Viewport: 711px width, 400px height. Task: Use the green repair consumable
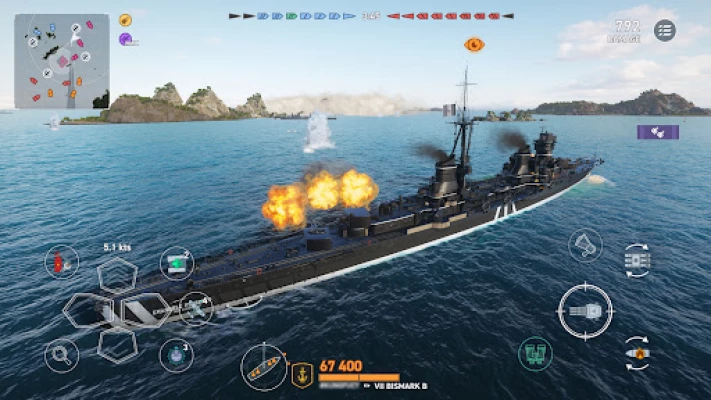177,263
